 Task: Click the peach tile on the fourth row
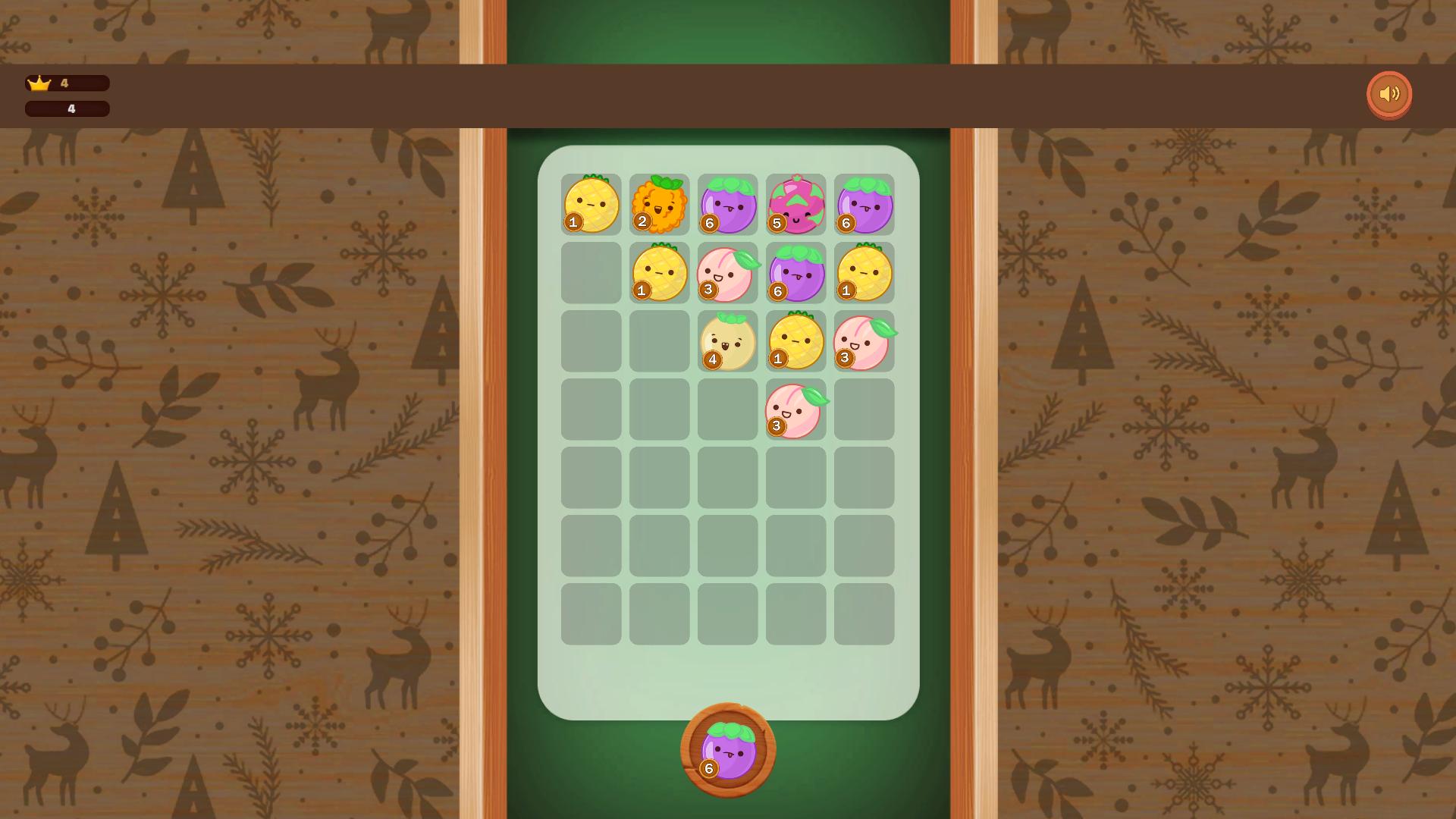tap(796, 409)
